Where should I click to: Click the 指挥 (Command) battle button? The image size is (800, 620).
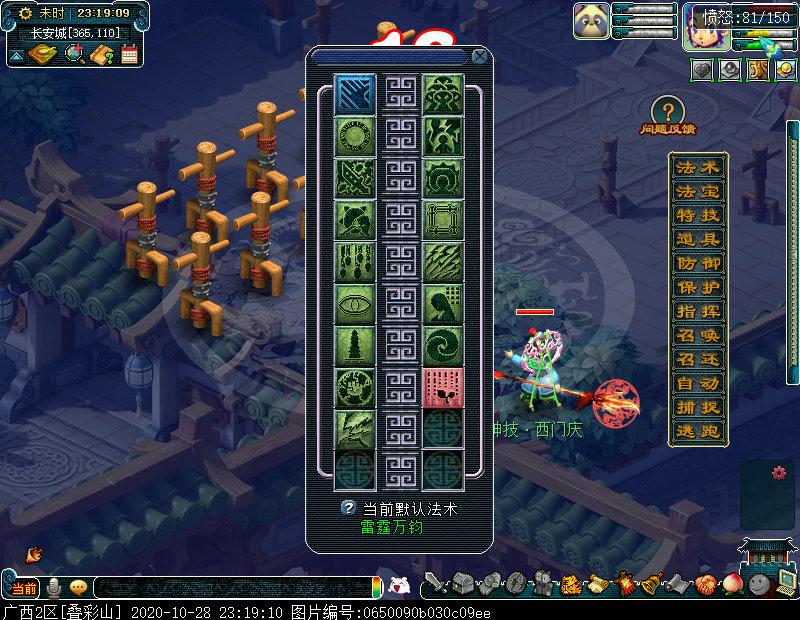point(697,312)
